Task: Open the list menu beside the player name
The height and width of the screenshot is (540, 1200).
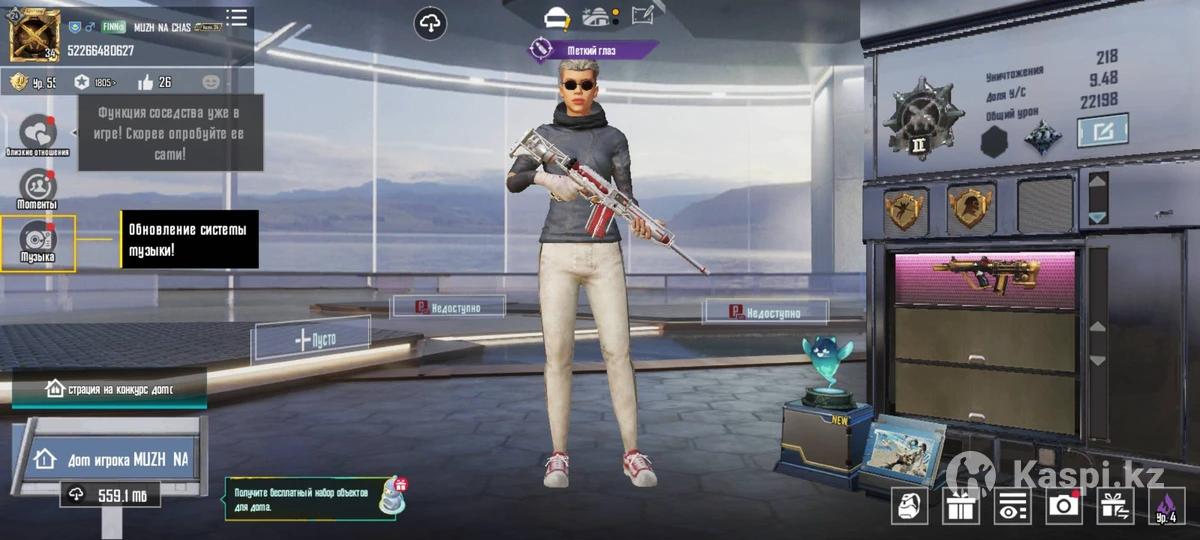Action: click(x=237, y=17)
